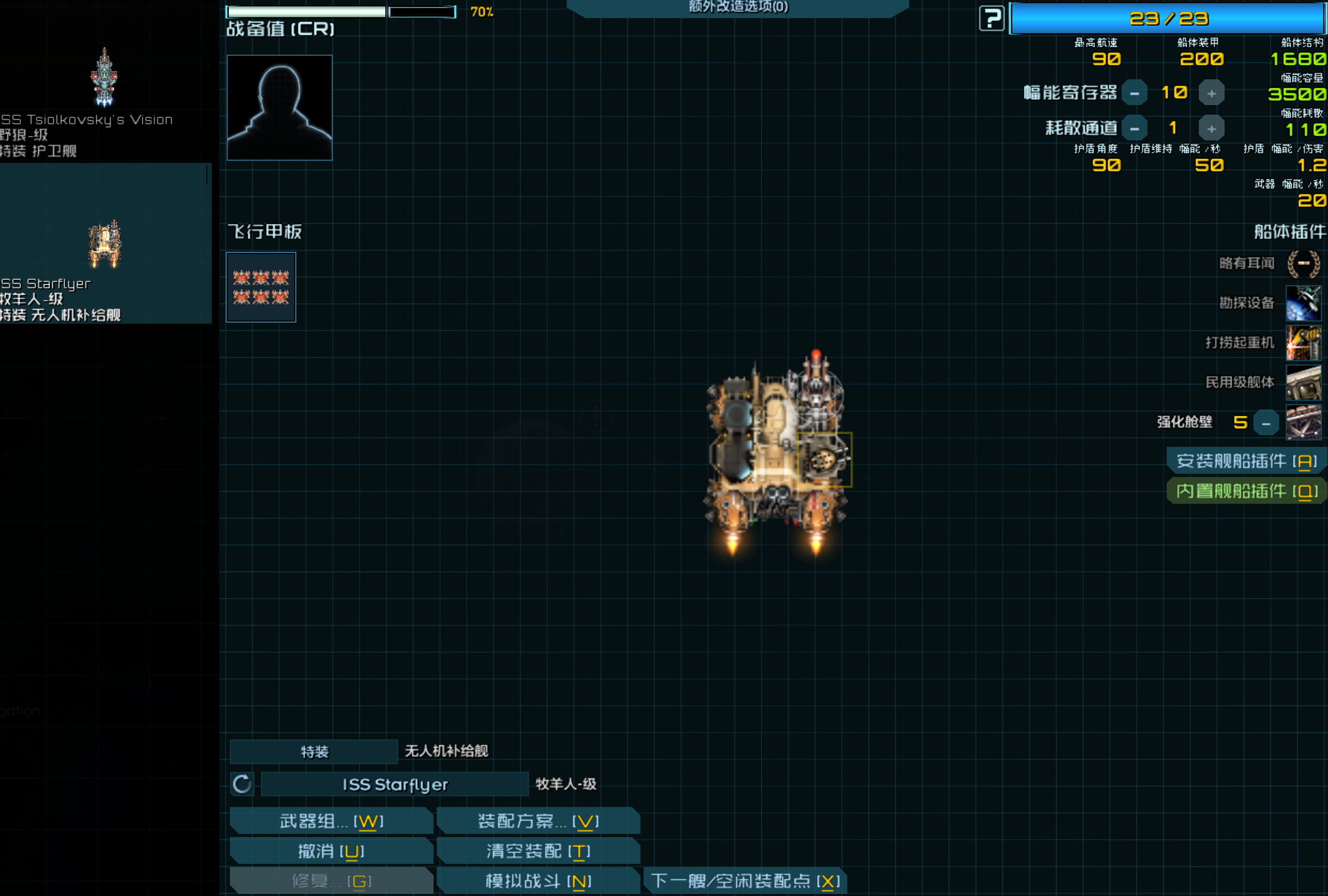Remove a 耗散通道 flux vent

pos(1135,129)
